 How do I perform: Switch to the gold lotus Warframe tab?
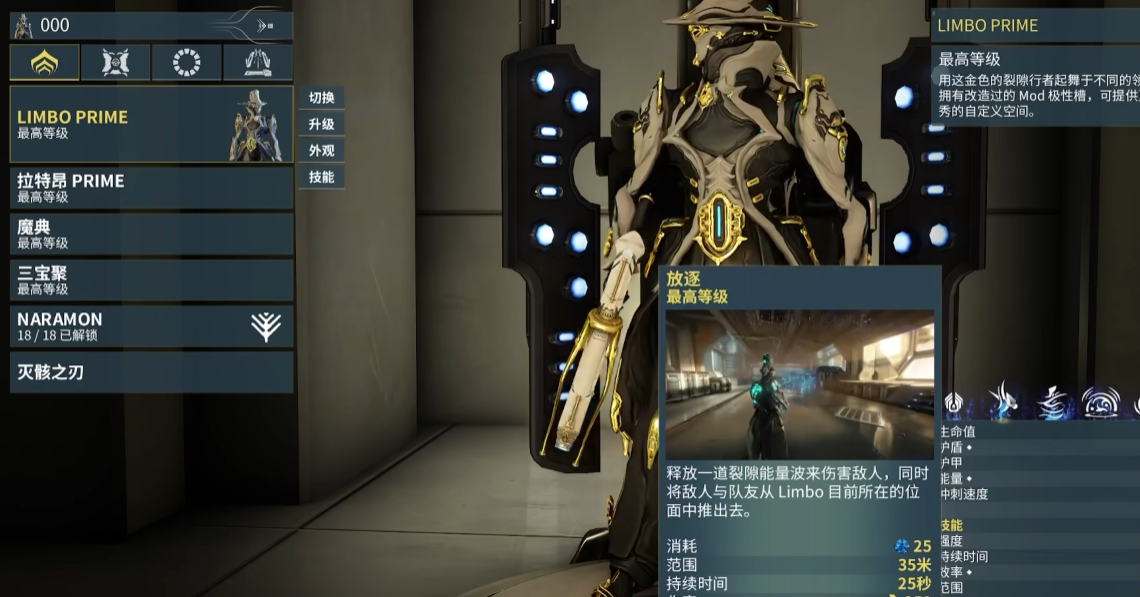point(44,62)
